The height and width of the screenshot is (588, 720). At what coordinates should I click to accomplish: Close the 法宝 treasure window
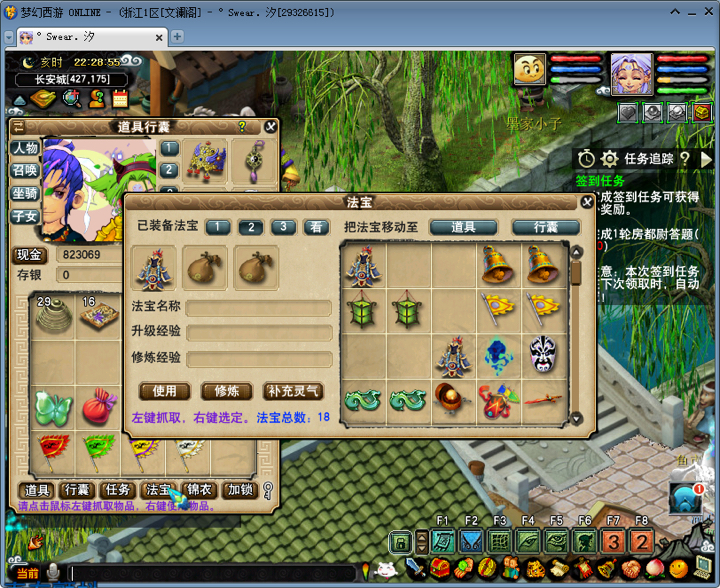pos(587,202)
